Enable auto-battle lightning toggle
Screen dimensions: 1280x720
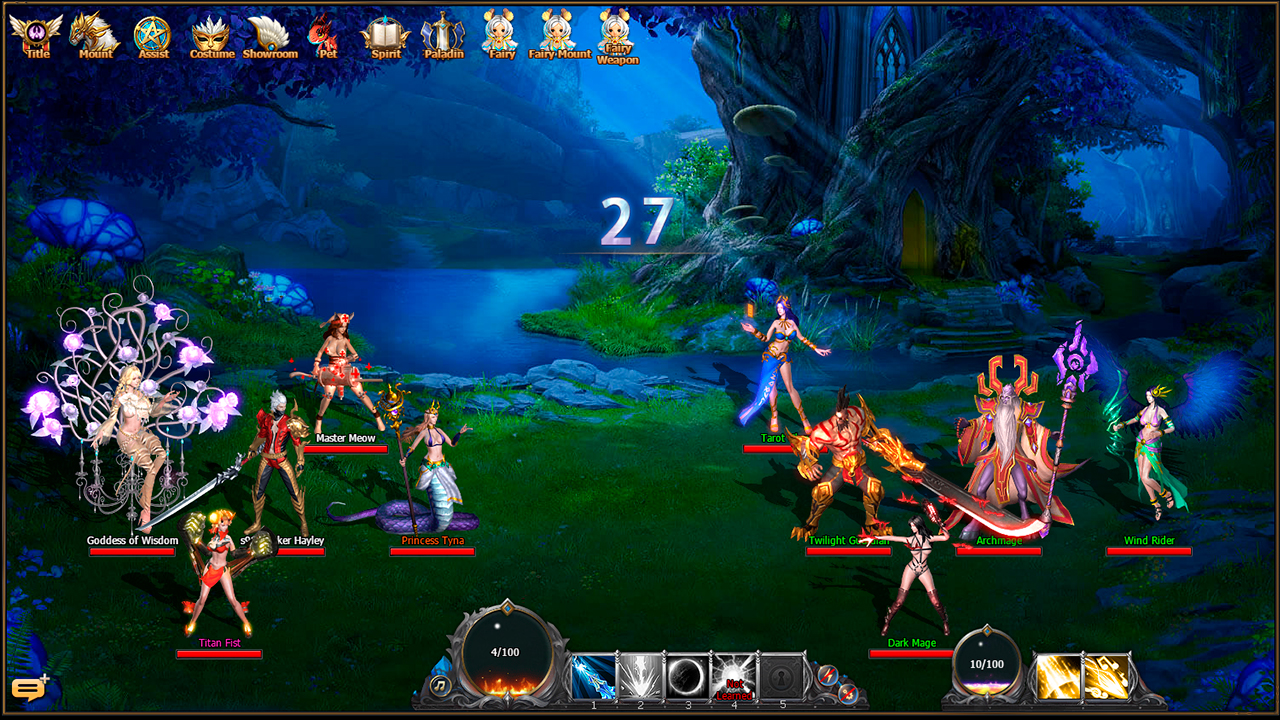coord(827,675)
